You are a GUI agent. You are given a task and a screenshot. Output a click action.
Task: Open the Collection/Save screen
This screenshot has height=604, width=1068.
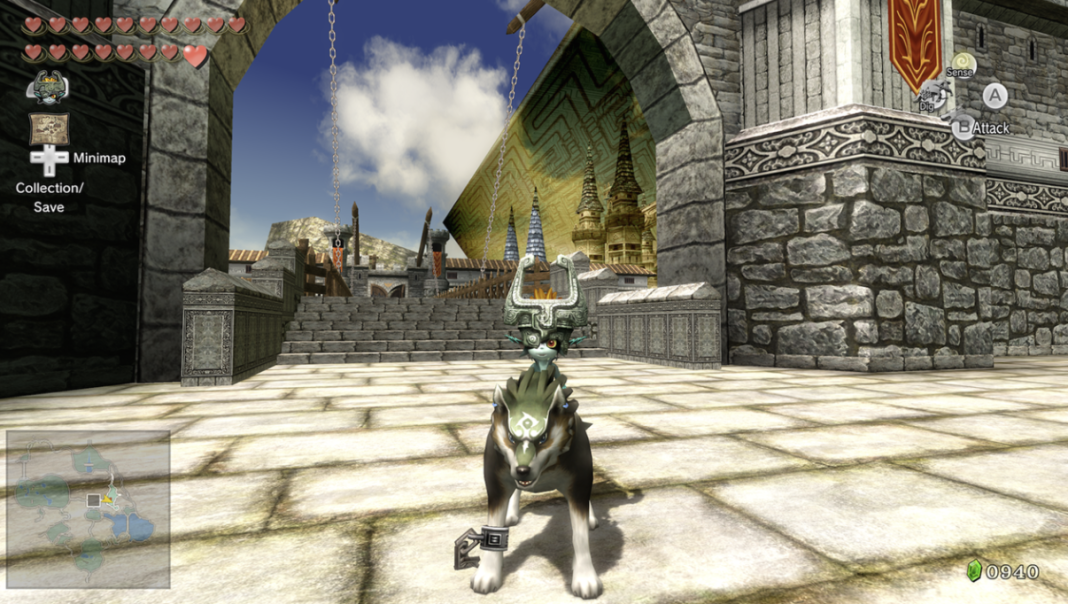point(48,197)
